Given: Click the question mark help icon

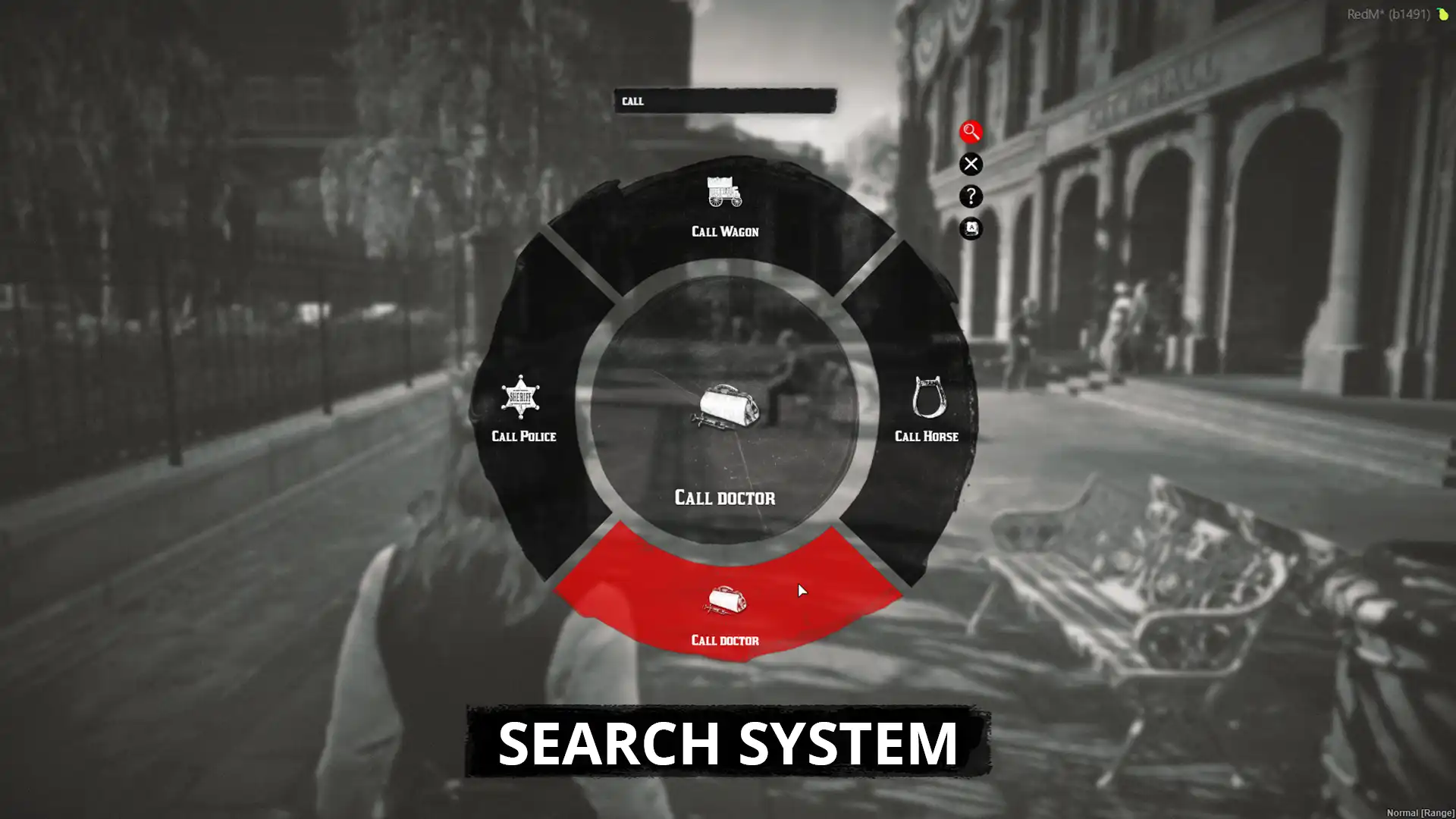Looking at the screenshot, I should pyautogui.click(x=971, y=197).
